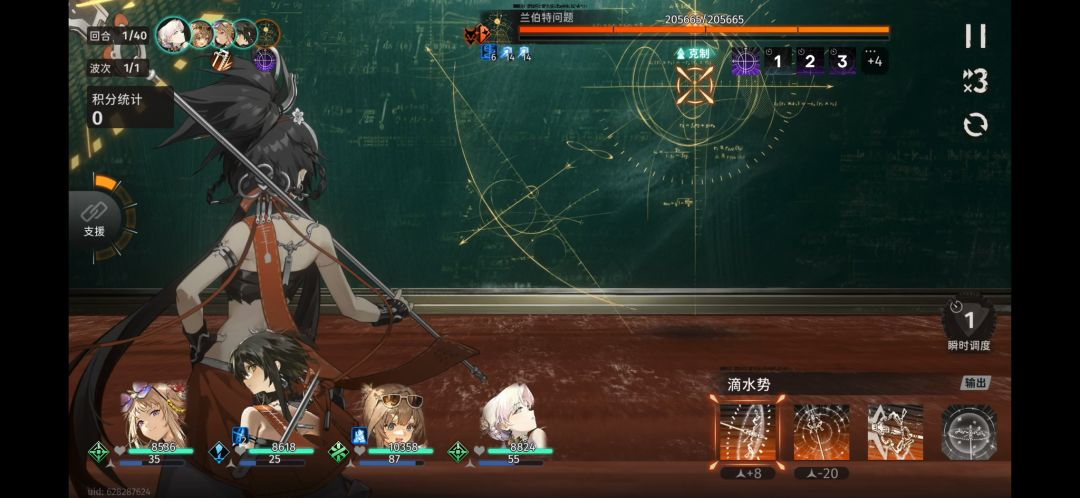Screen dimensions: 1080x498
Task: Tap the orange-ringed enemy icon in turn order
Action: (x=265, y=34)
